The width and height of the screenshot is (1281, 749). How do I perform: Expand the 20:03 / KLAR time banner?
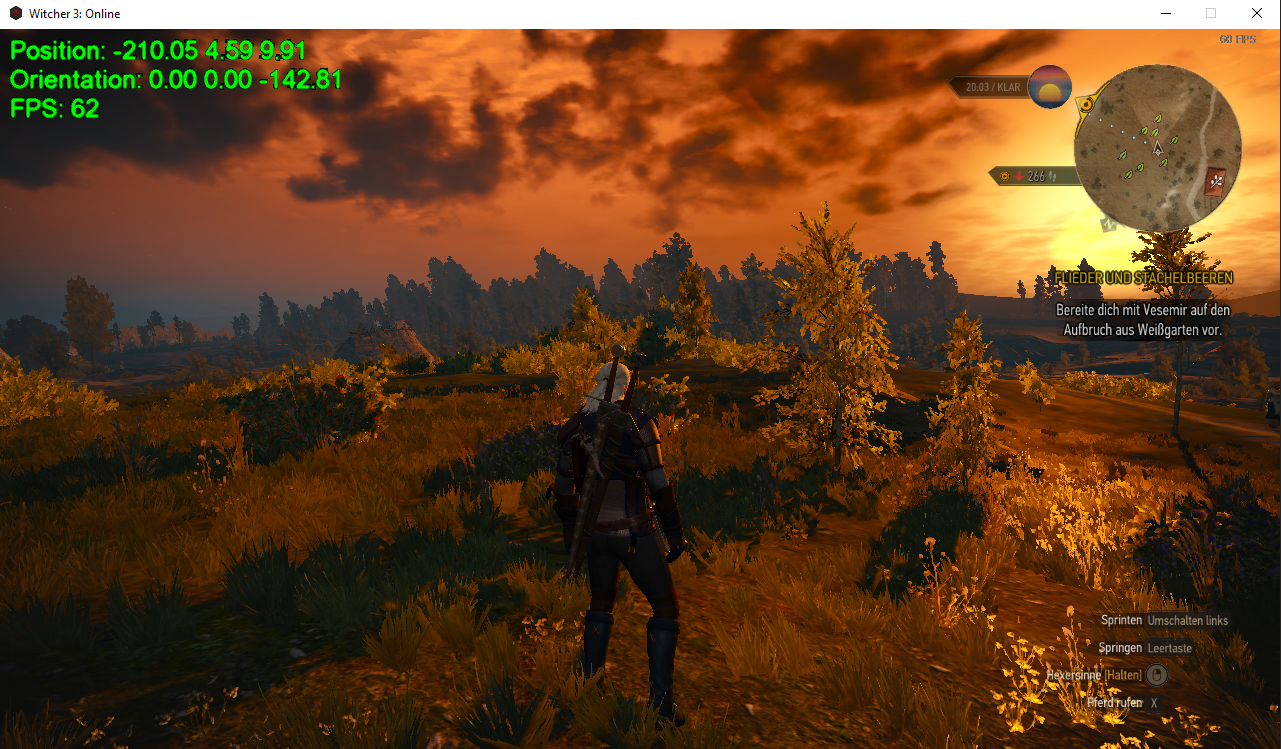[x=992, y=87]
